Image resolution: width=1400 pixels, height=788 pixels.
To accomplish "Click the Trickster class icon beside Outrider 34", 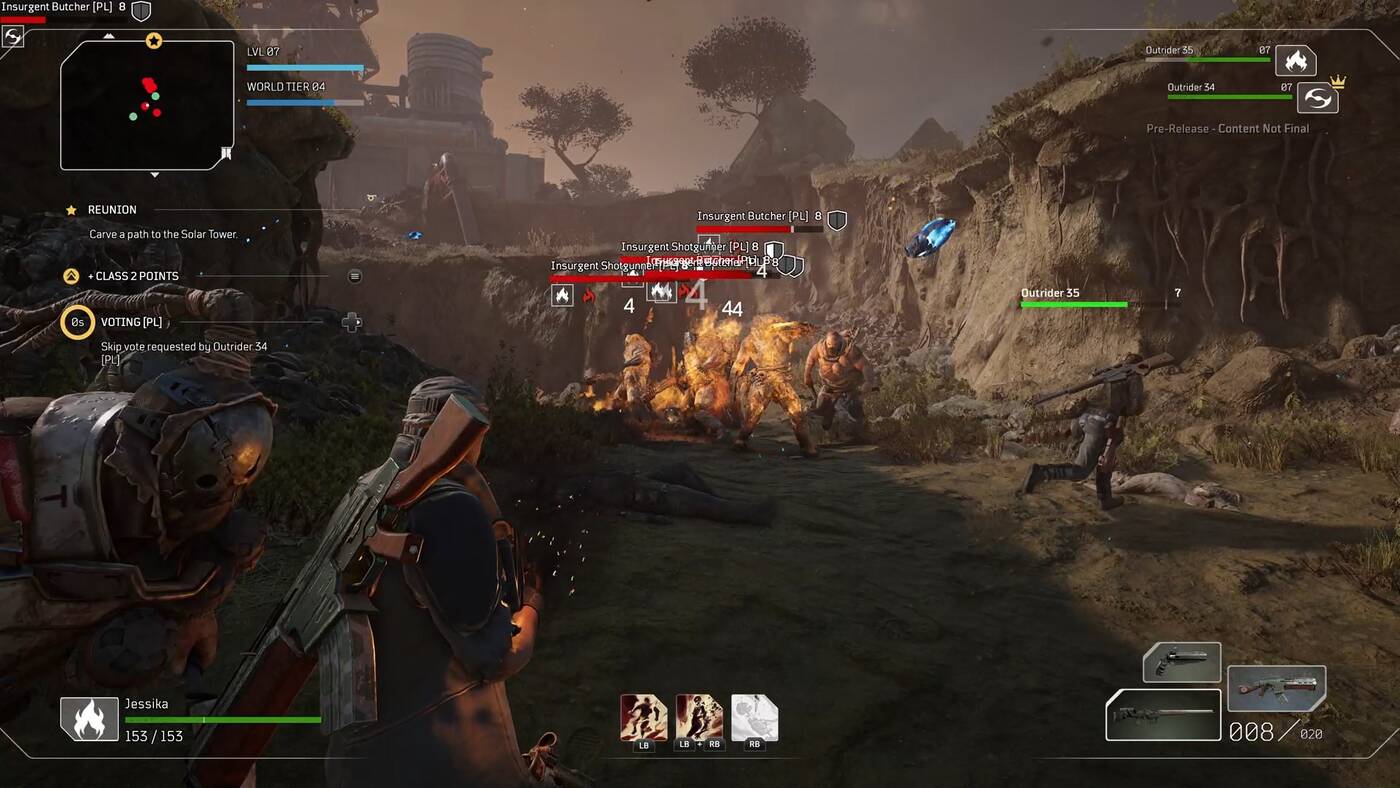I will tap(1319, 100).
